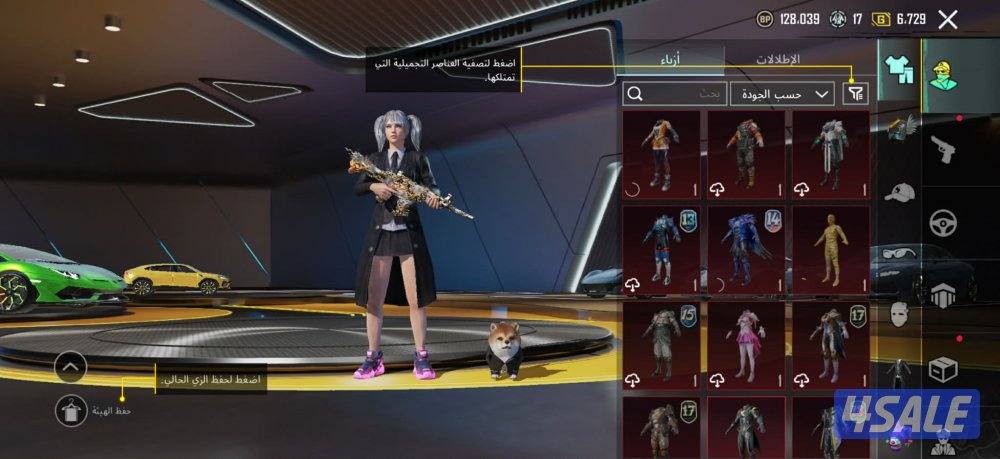Image resolution: width=1000 pixels, height=459 pixels.
Task: Open the pistol weapons category
Action: (944, 151)
